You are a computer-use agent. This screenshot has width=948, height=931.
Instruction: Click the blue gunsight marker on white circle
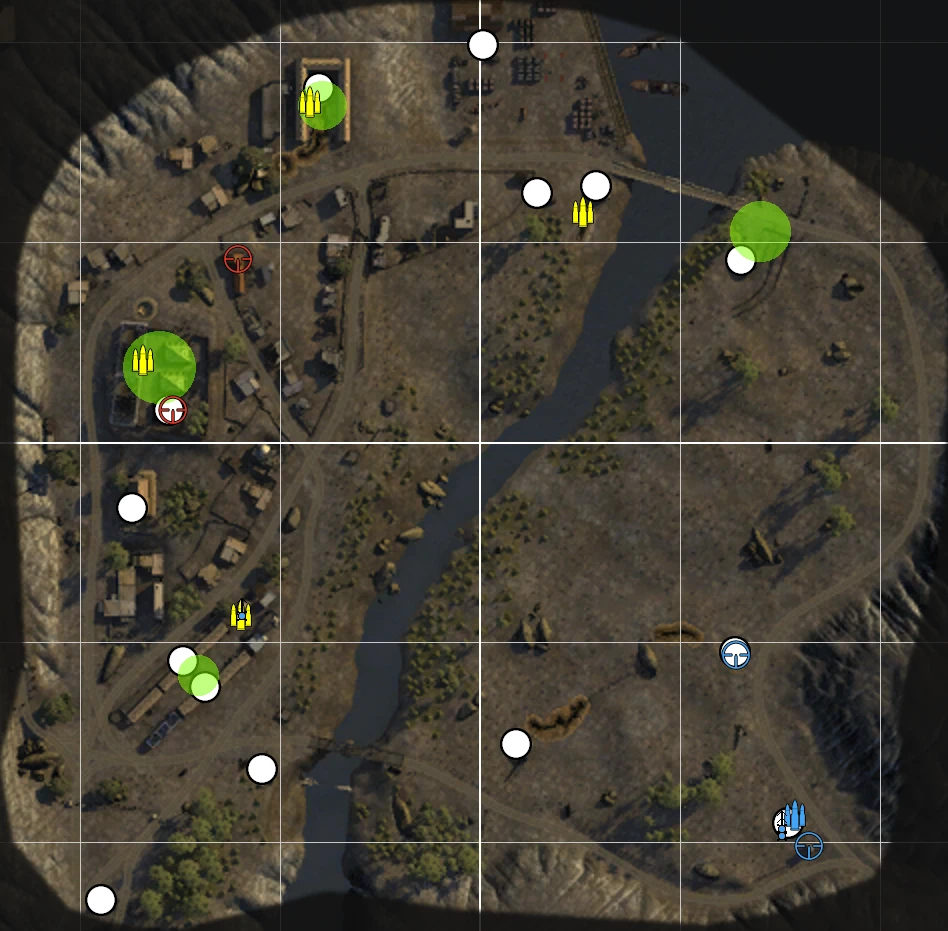pyautogui.click(x=735, y=654)
